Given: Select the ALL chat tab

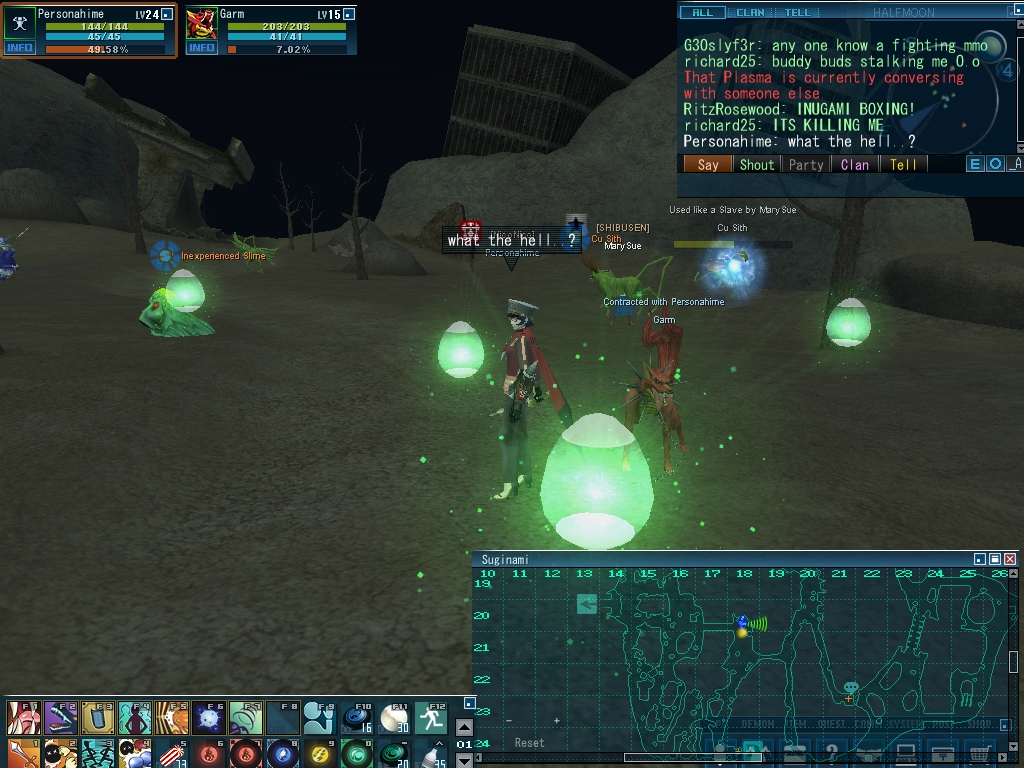Looking at the screenshot, I should [x=703, y=13].
